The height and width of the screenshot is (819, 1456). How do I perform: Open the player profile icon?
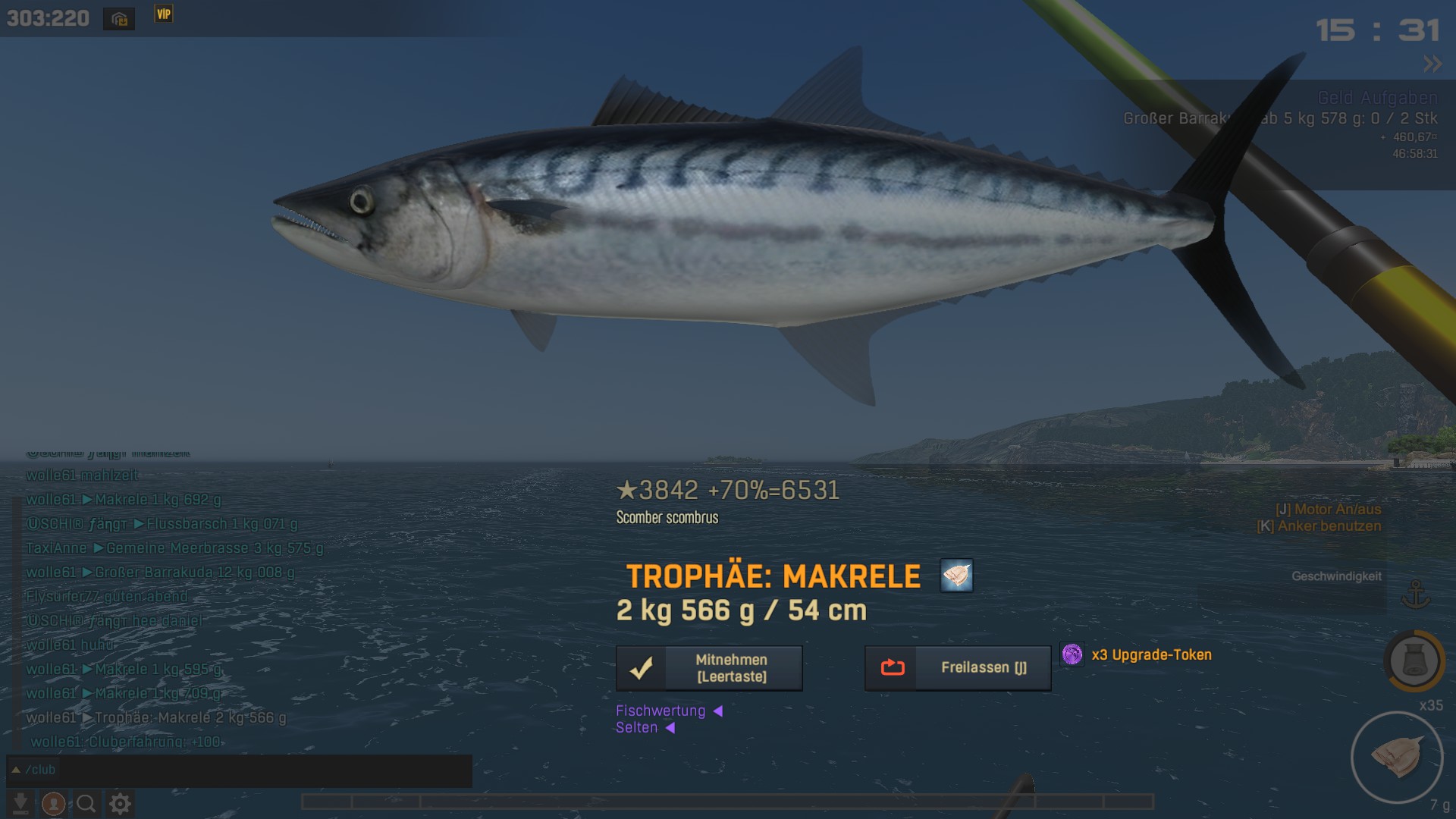point(53,803)
